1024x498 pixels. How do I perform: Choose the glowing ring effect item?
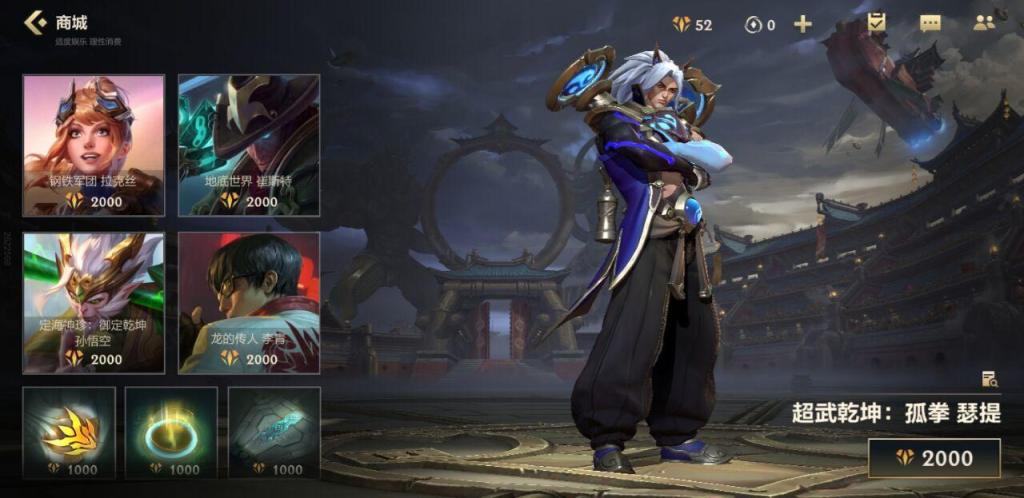[x=171, y=433]
